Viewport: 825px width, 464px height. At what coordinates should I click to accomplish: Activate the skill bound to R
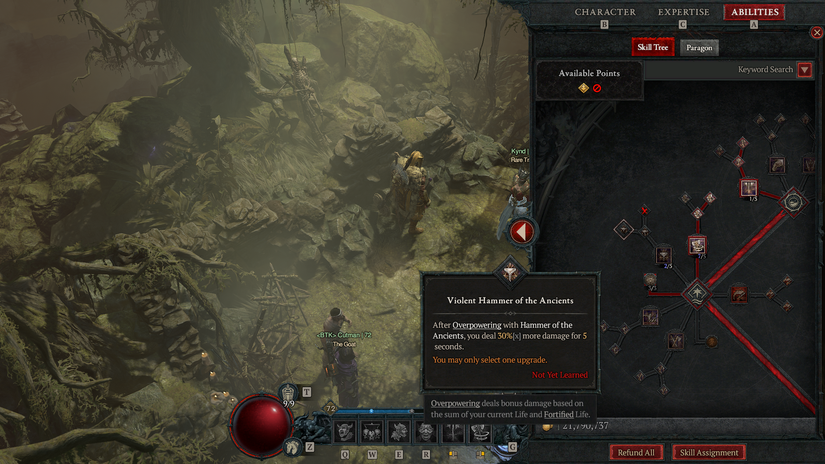(426, 431)
